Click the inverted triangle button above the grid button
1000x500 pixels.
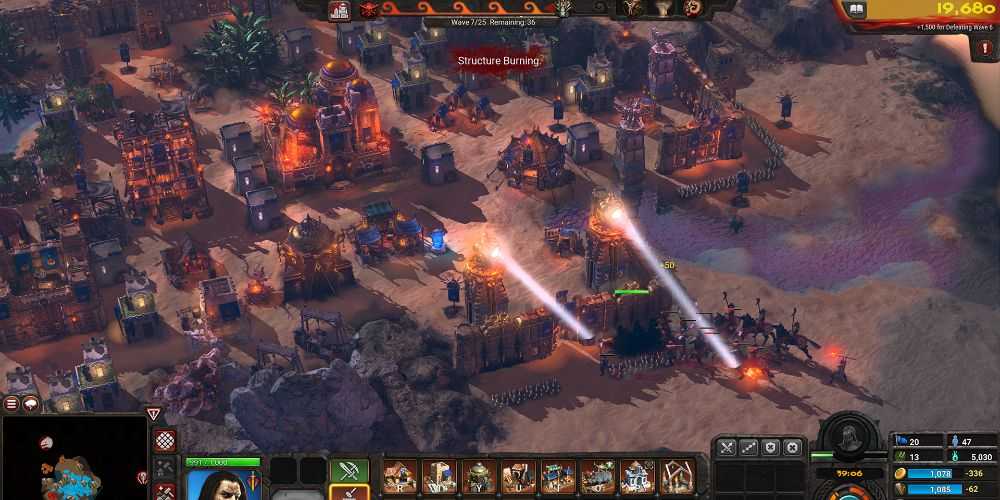(153, 413)
